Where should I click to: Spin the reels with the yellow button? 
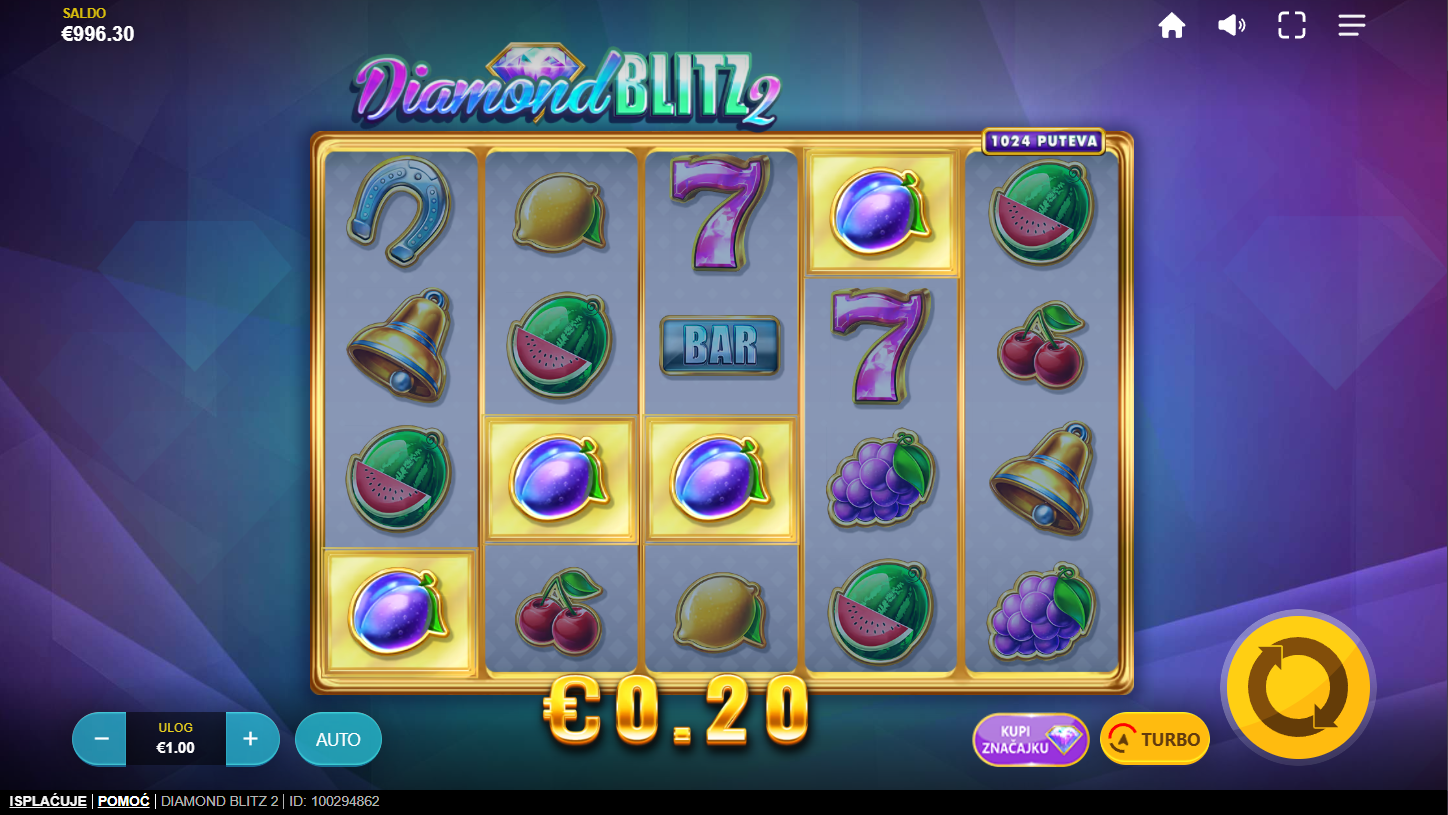point(1298,687)
